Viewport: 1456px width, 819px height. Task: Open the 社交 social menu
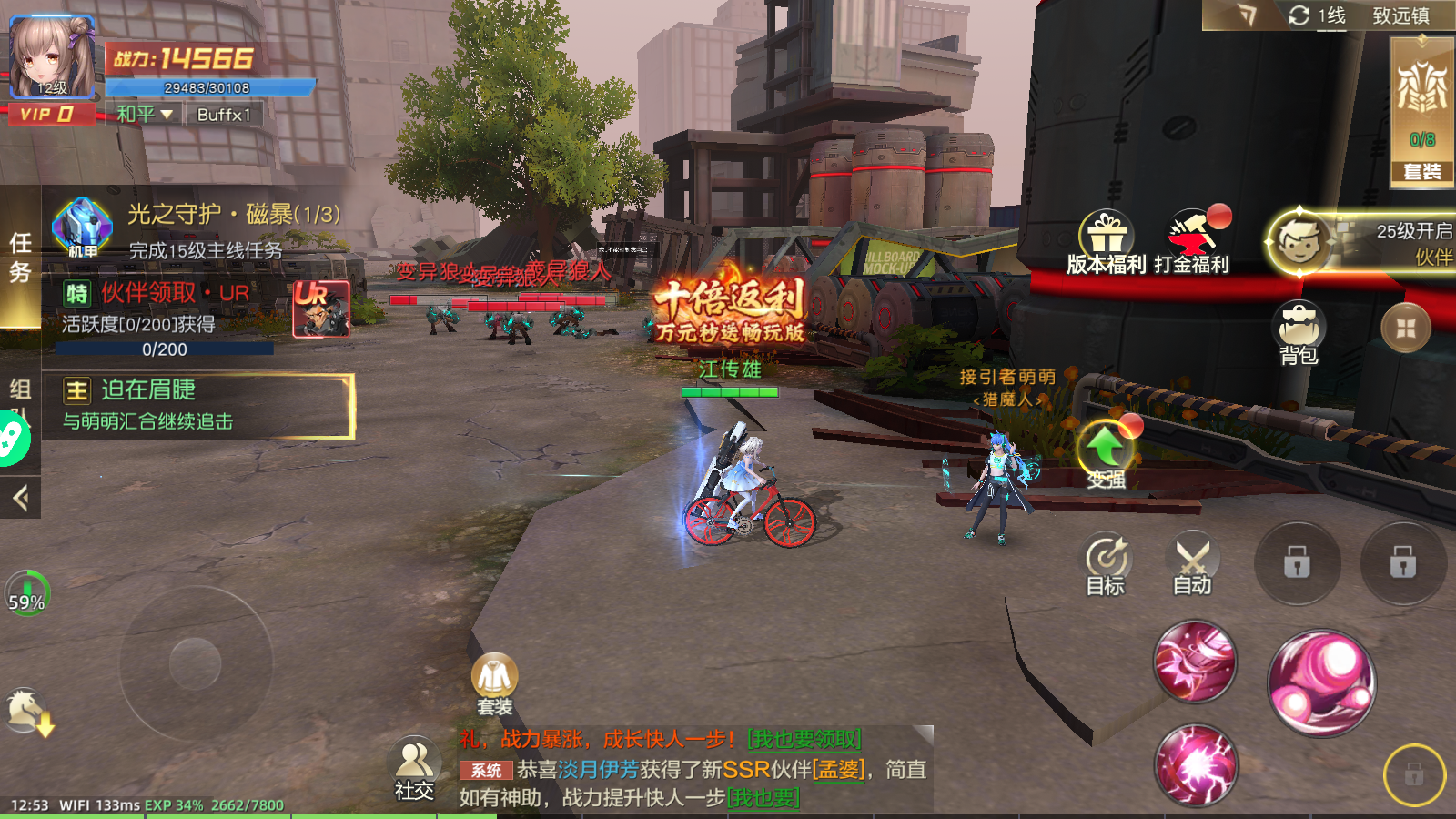pos(414,769)
